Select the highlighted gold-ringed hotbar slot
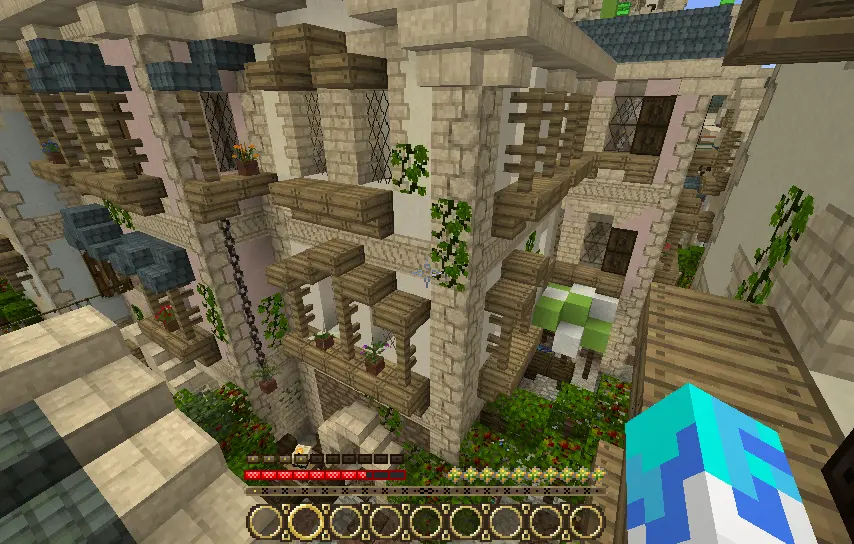 (305, 521)
